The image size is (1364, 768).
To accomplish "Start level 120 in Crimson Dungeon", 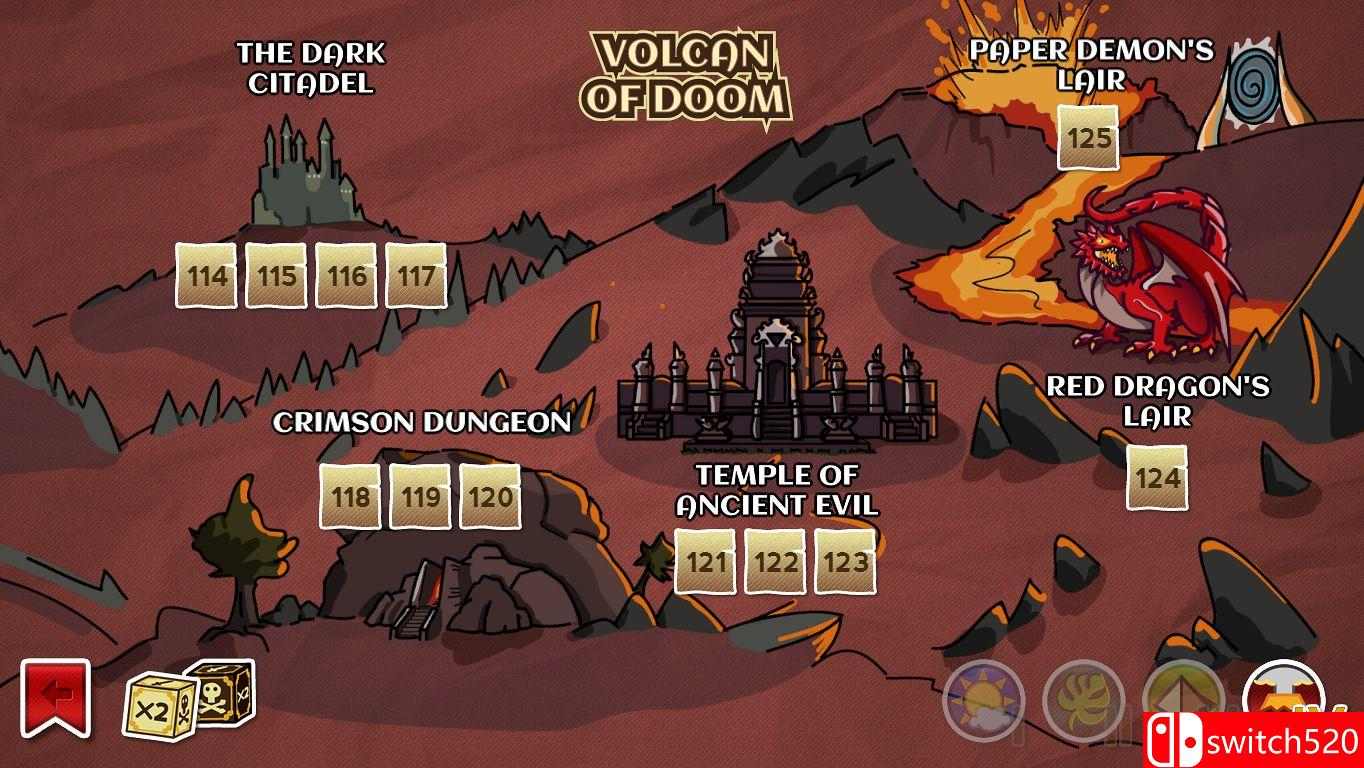I will (x=490, y=497).
